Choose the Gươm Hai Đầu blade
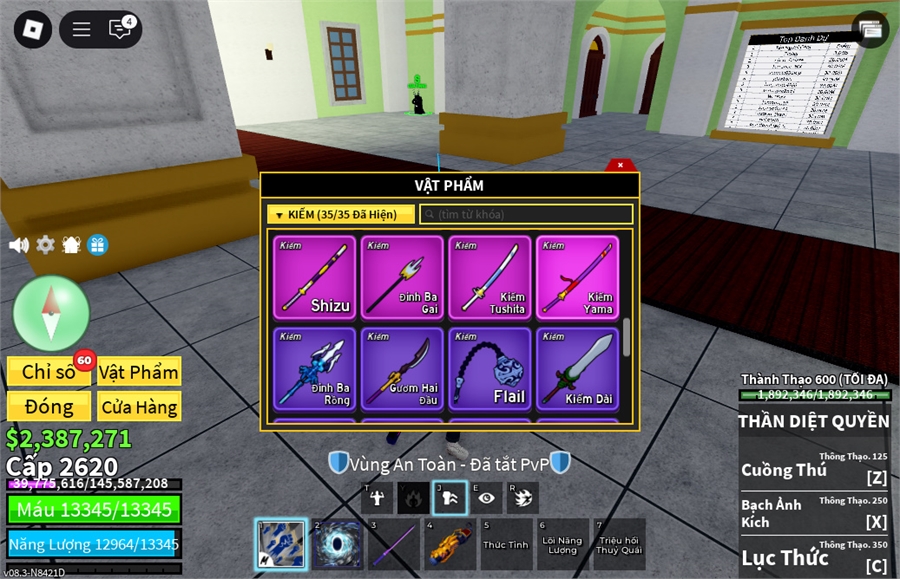Image resolution: width=900 pixels, height=579 pixels. pos(402,369)
